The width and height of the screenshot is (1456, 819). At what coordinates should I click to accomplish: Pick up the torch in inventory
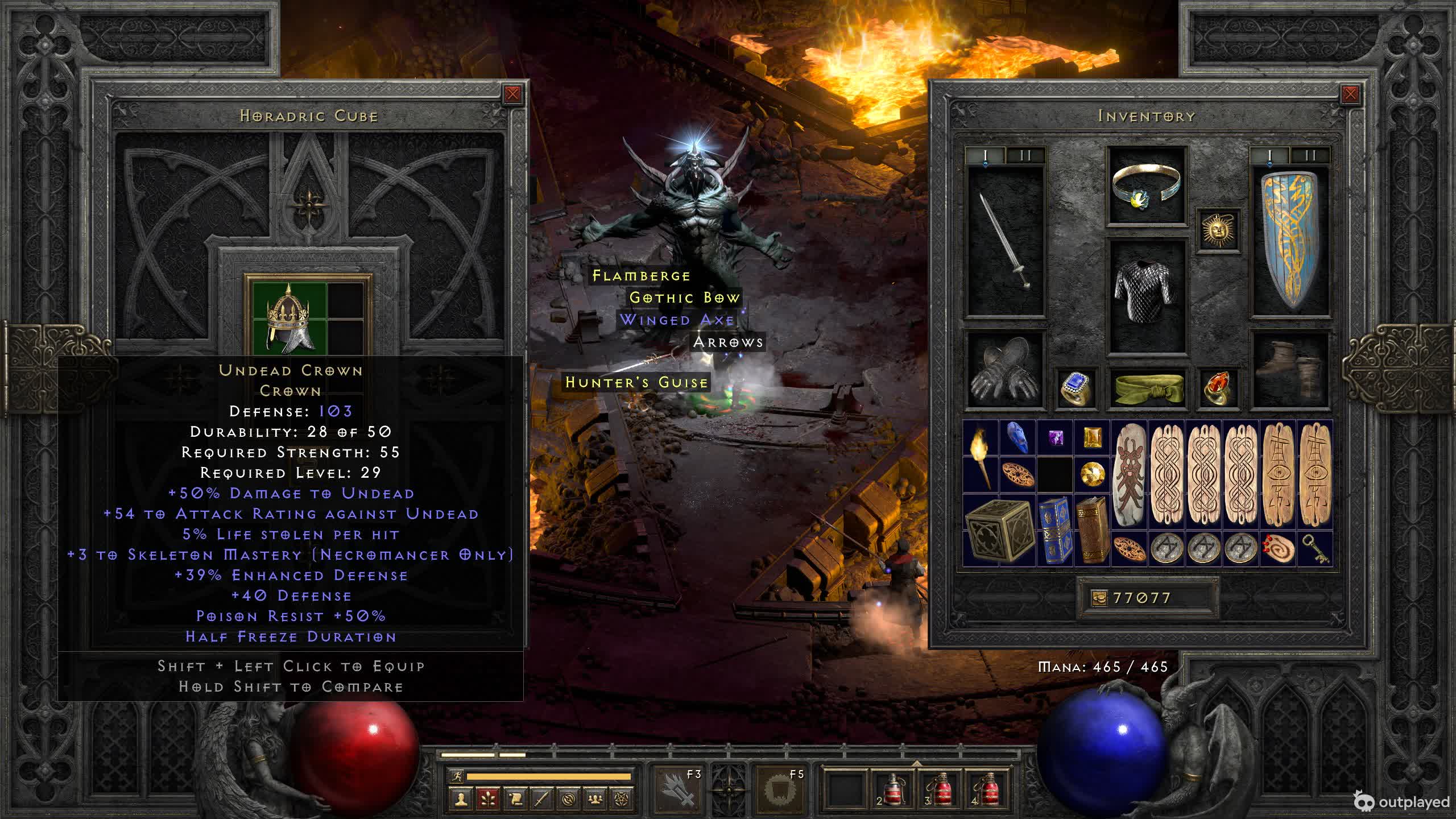coord(981,456)
